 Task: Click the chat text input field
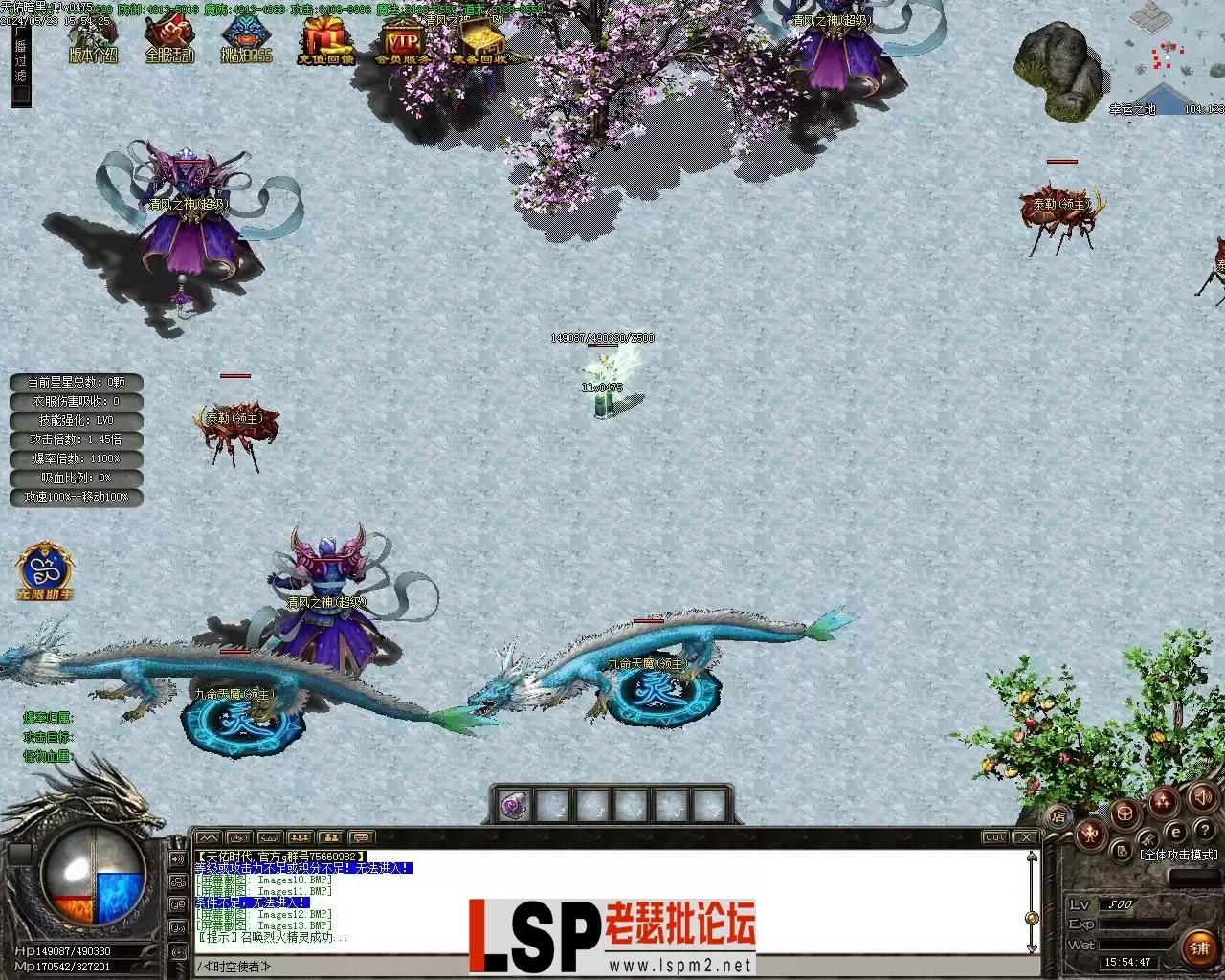point(612,967)
